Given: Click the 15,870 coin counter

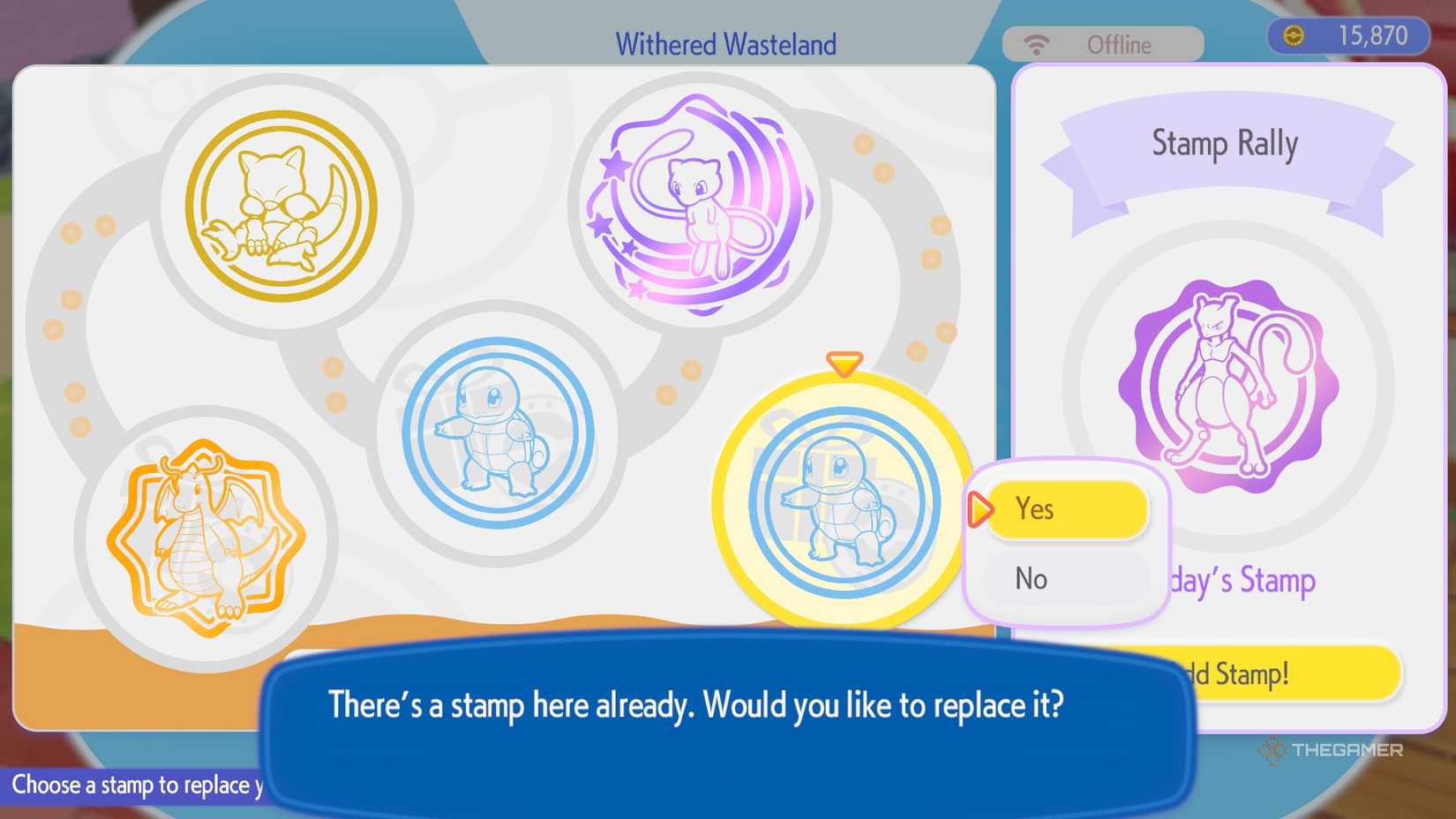Looking at the screenshot, I should (1373, 35).
